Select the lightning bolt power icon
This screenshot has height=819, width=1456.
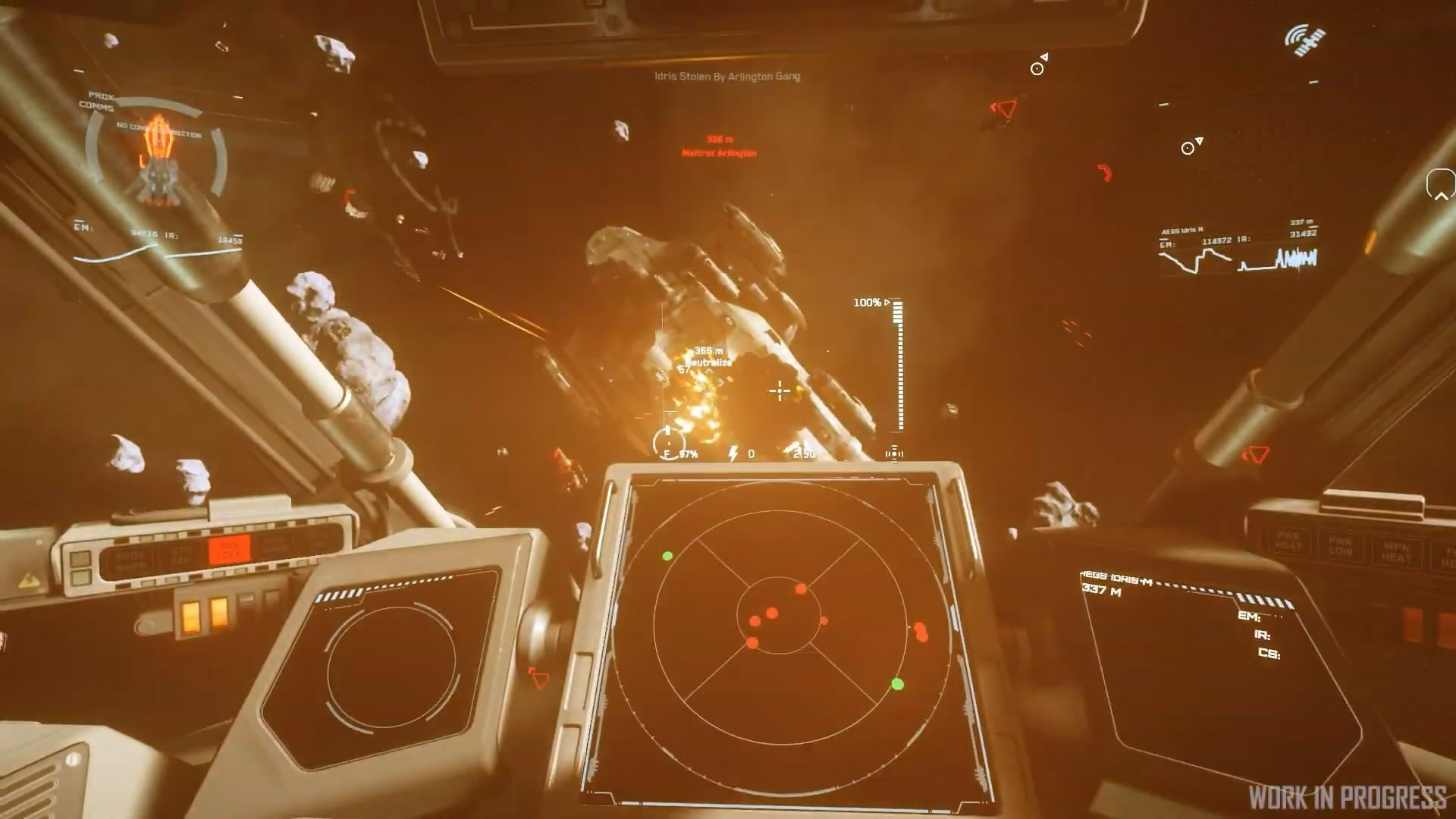[x=733, y=454]
